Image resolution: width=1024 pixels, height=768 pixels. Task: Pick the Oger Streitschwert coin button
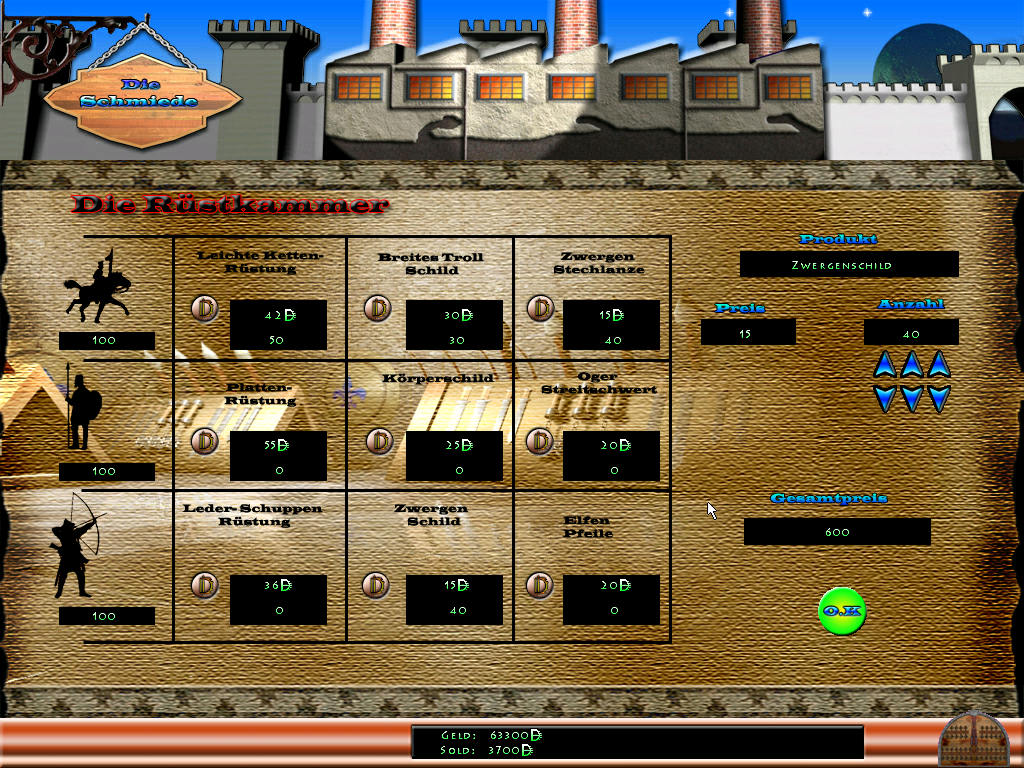[540, 441]
